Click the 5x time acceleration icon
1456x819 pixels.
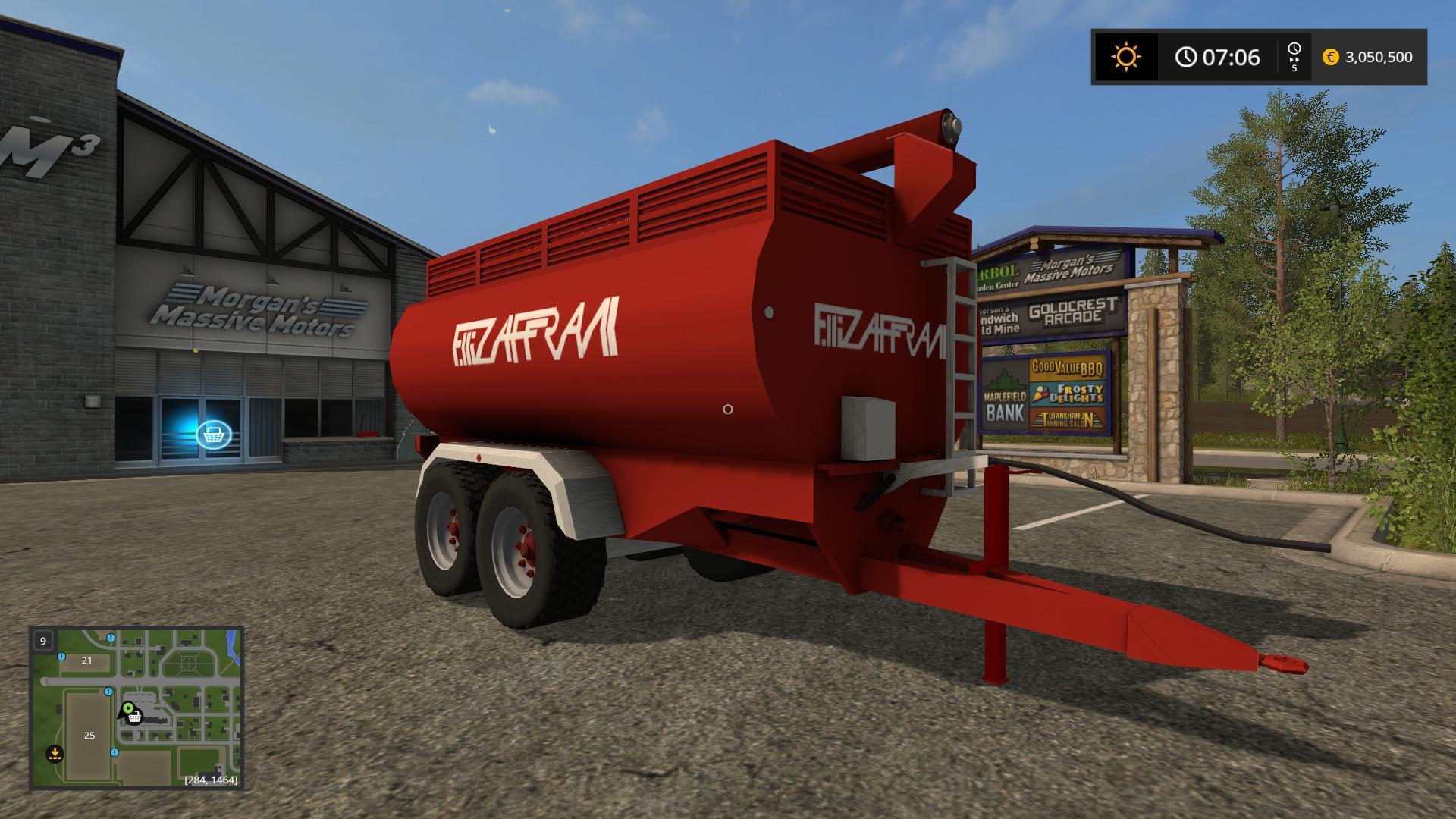point(1294,57)
